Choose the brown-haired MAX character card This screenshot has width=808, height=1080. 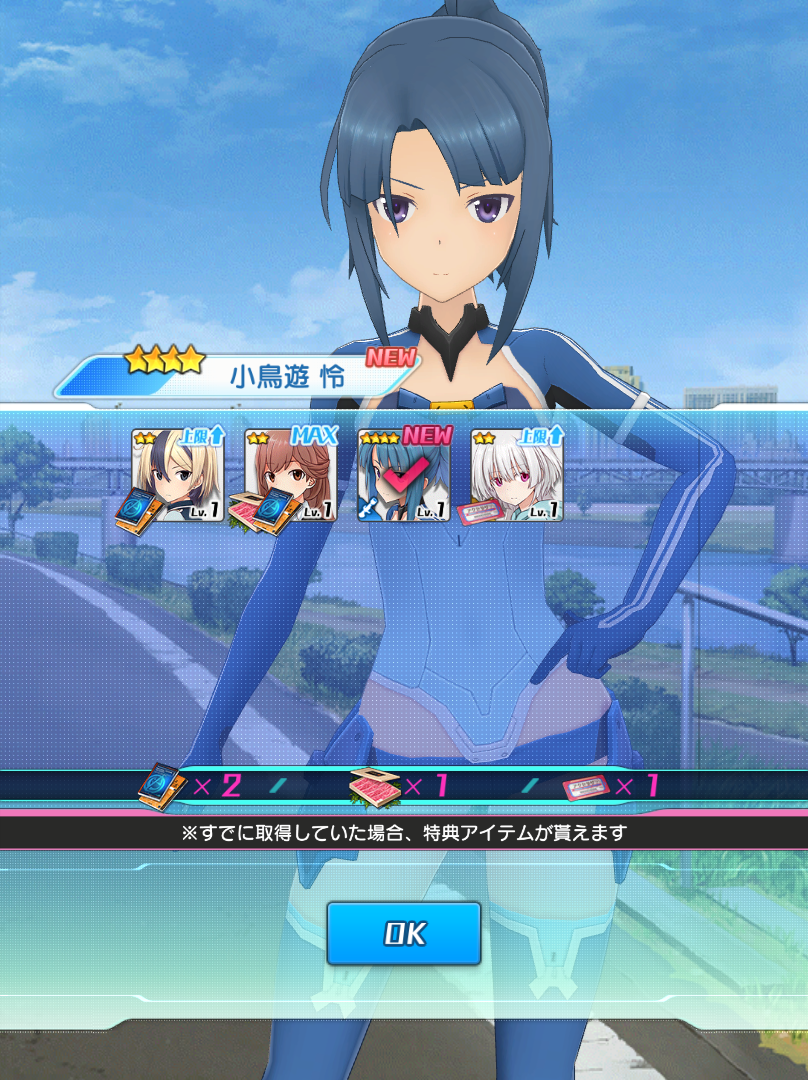coord(290,476)
